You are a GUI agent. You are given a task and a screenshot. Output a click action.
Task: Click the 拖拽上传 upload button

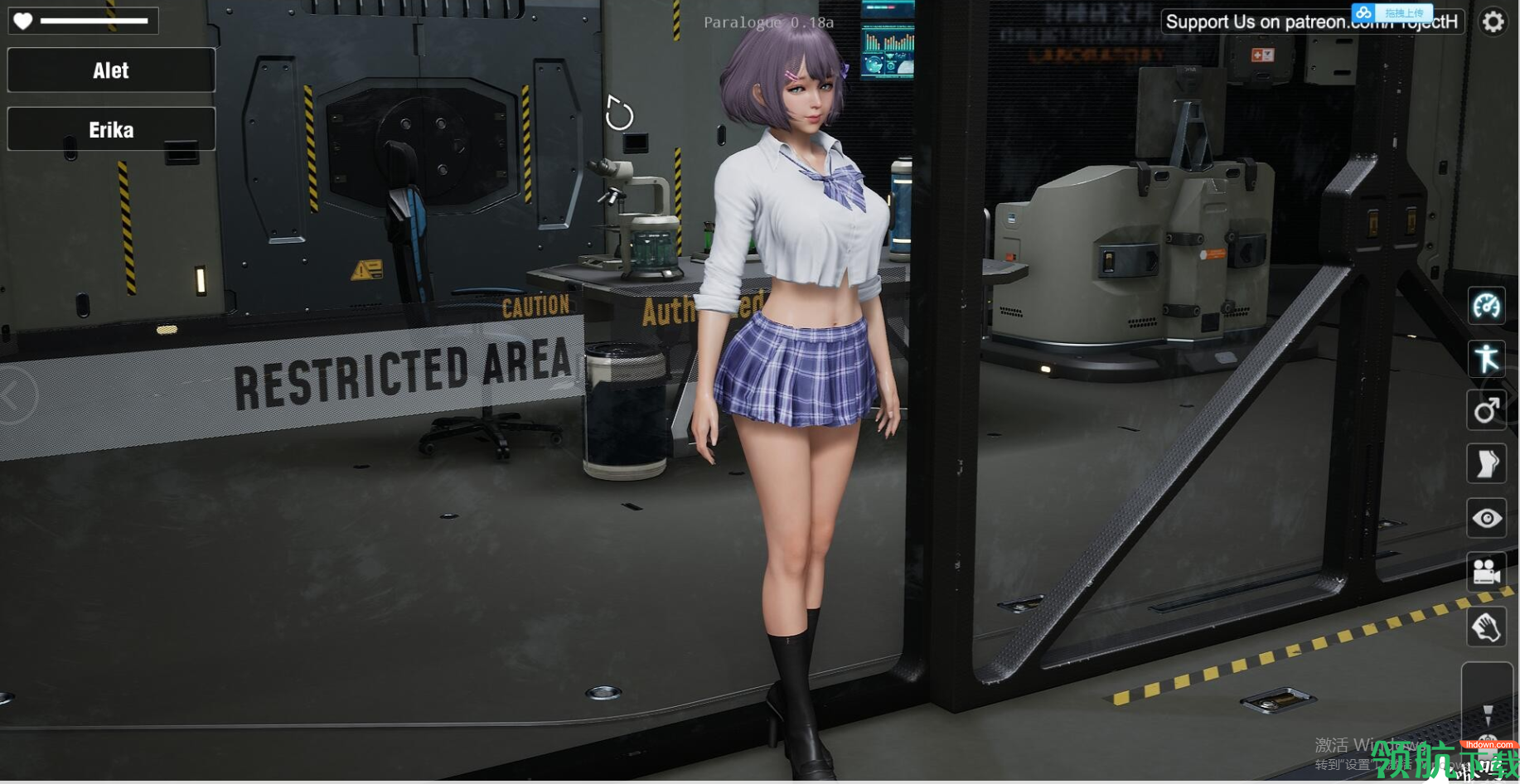[x=1402, y=12]
